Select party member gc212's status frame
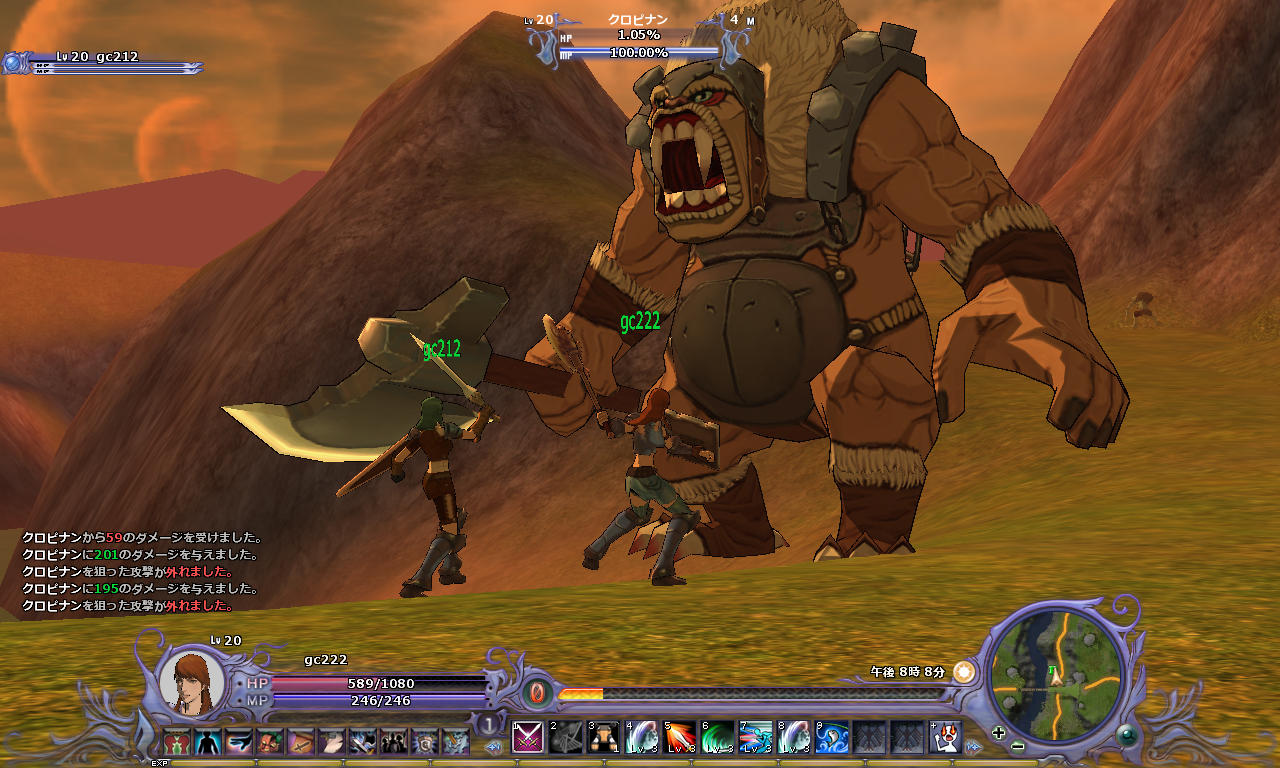Screen dimensions: 1280x768 [x=100, y=63]
